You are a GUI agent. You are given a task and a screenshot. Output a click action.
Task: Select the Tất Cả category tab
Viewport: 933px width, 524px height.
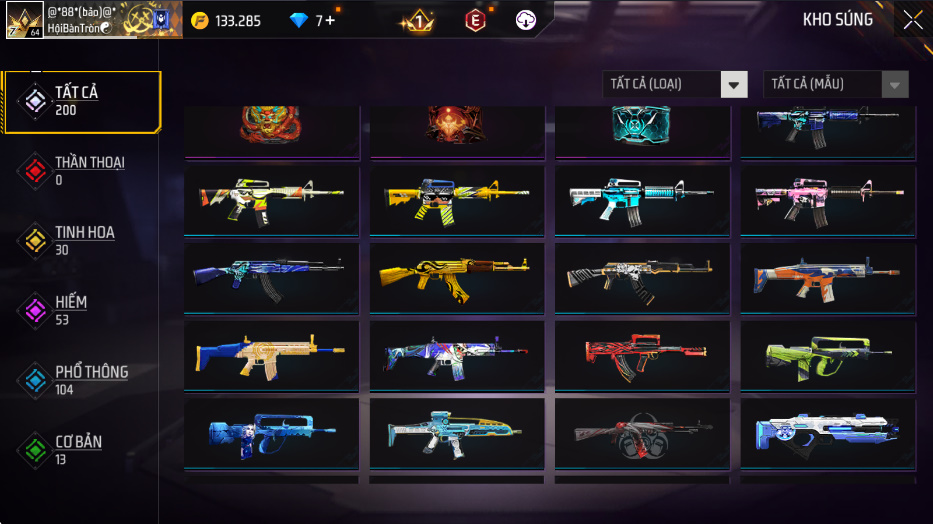point(82,101)
